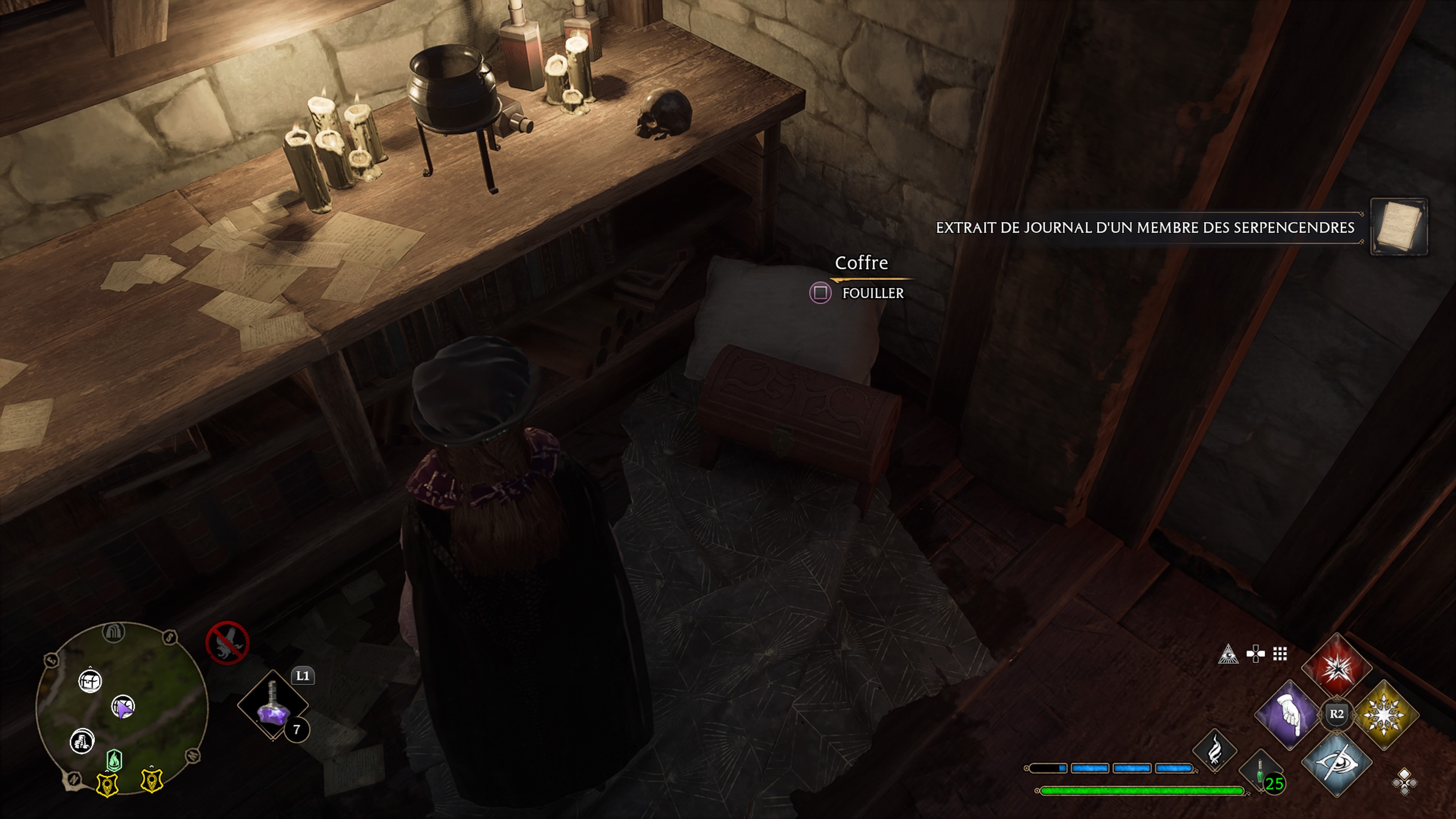This screenshot has height=819, width=1456.
Task: Click the crossed-out bird no-flying icon
Action: coord(227,643)
